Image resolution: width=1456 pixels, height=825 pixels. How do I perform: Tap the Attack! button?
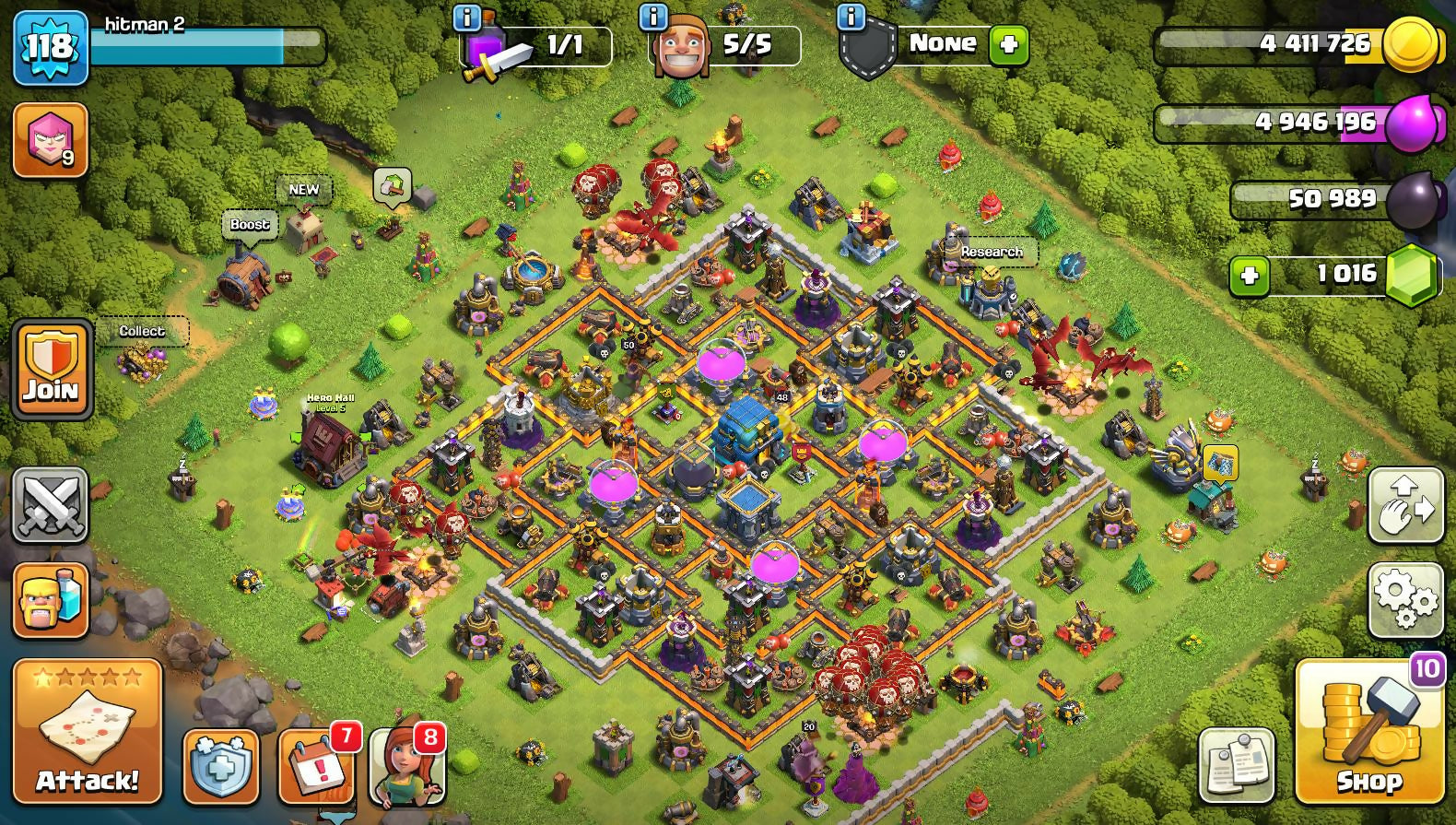coord(88,731)
